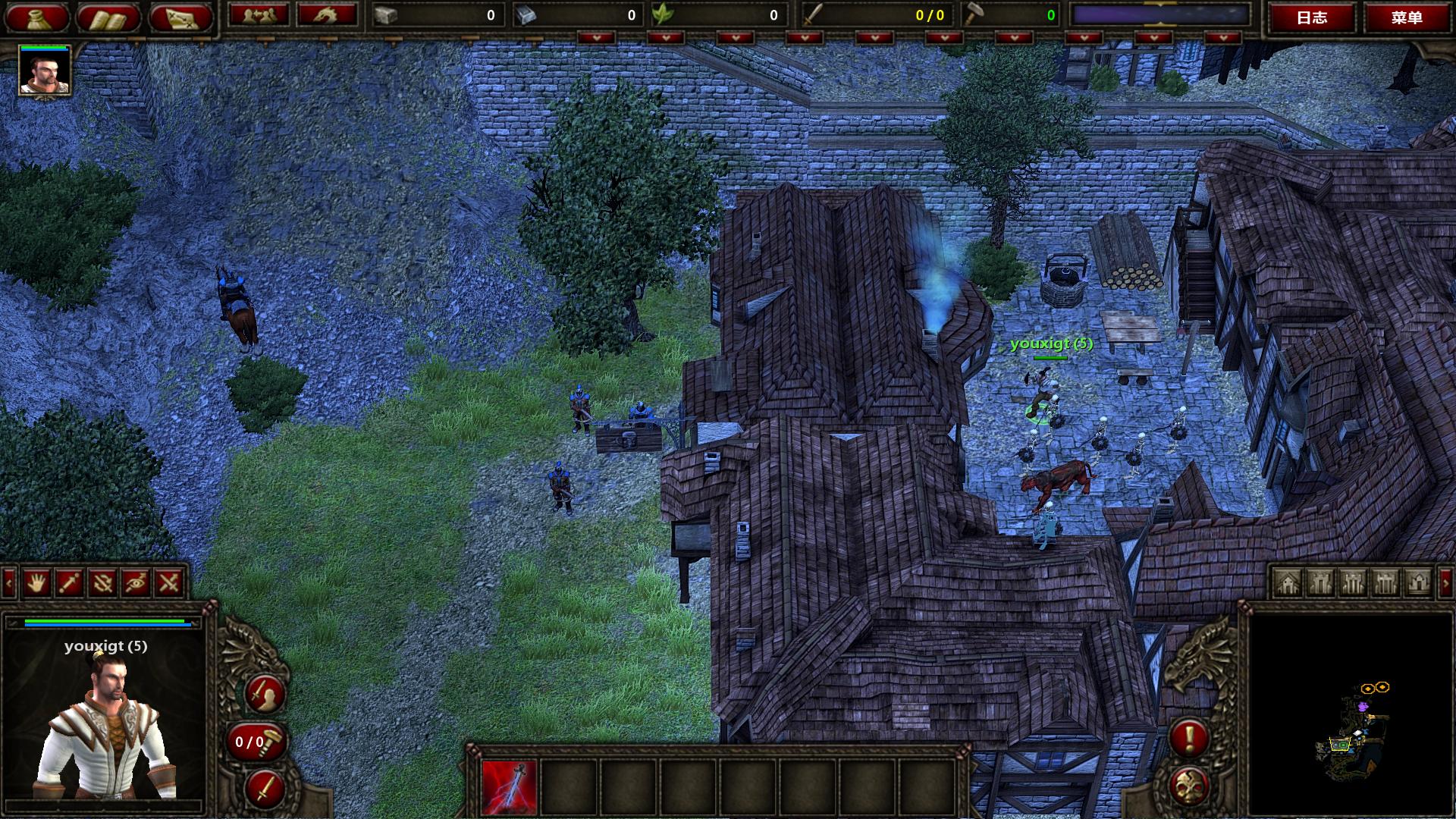Open the world map scroll button
1456x819 pixels.
180,17
